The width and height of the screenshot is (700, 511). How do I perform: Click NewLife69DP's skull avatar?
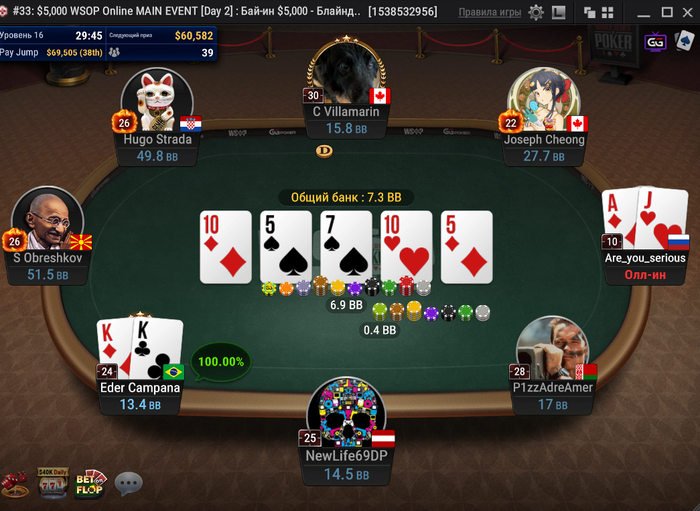(345, 412)
